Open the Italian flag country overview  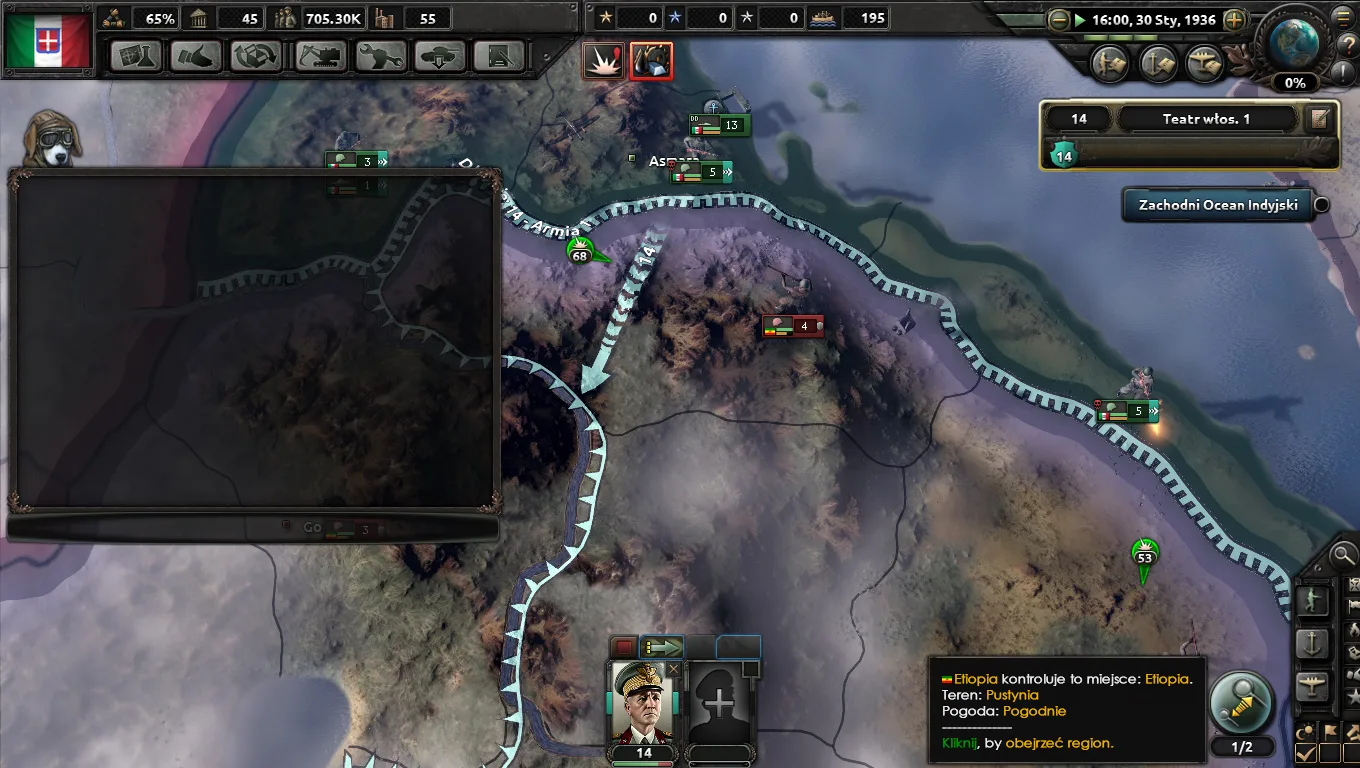(x=48, y=40)
